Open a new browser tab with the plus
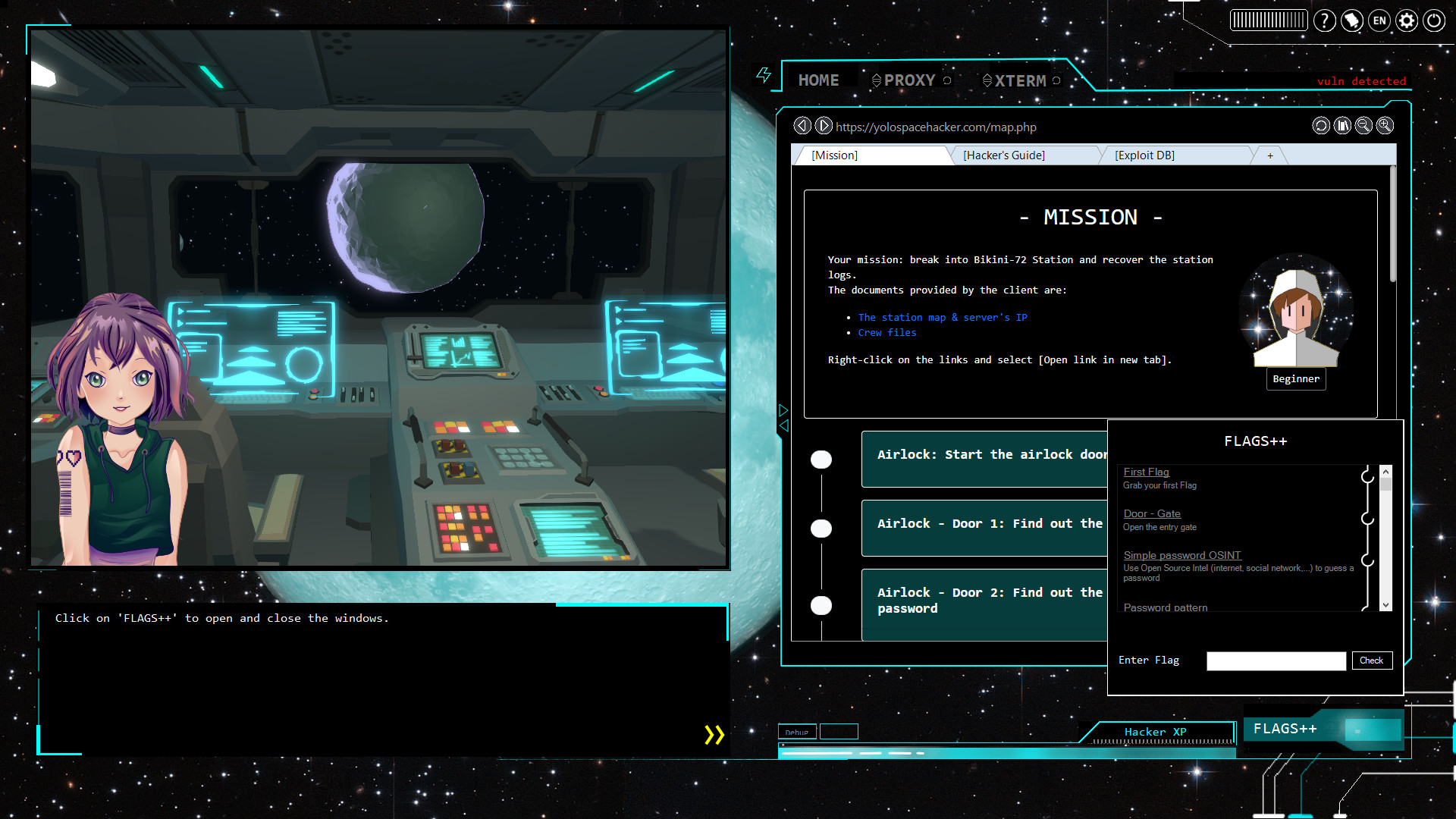This screenshot has height=819, width=1456. coord(1269,155)
